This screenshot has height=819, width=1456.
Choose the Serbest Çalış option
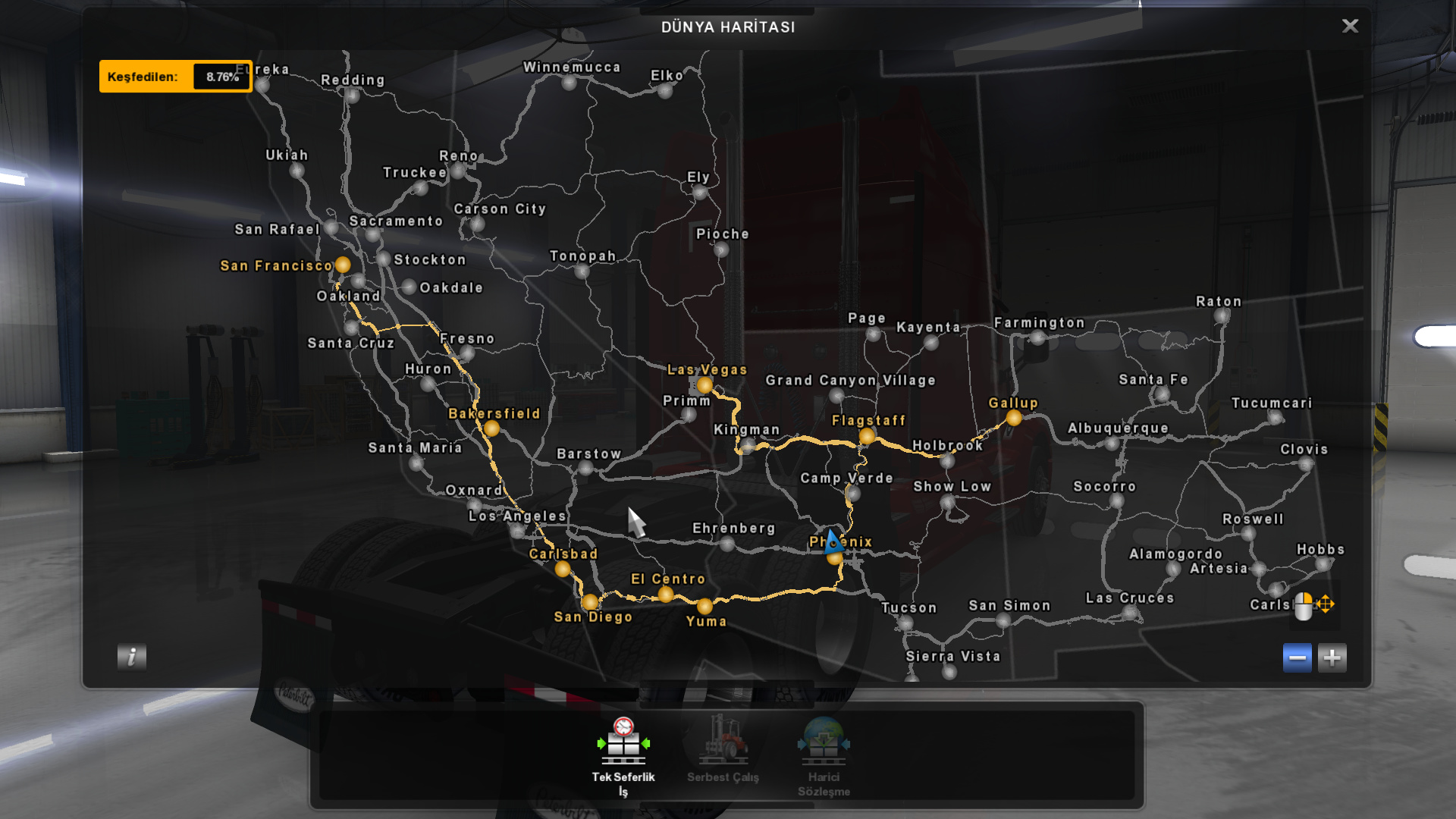[x=723, y=749]
